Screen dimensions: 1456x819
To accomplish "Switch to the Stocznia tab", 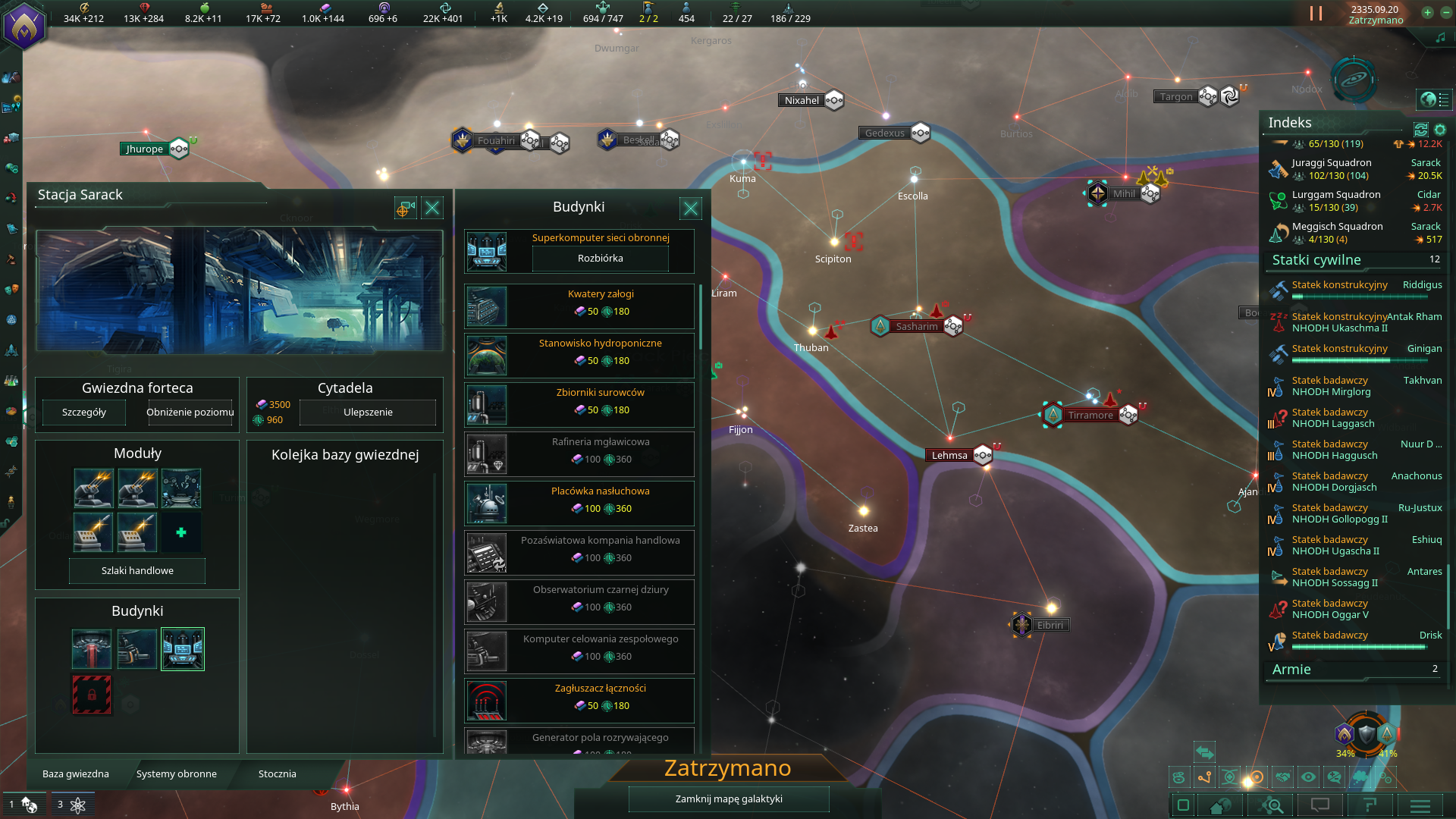I will [x=276, y=774].
